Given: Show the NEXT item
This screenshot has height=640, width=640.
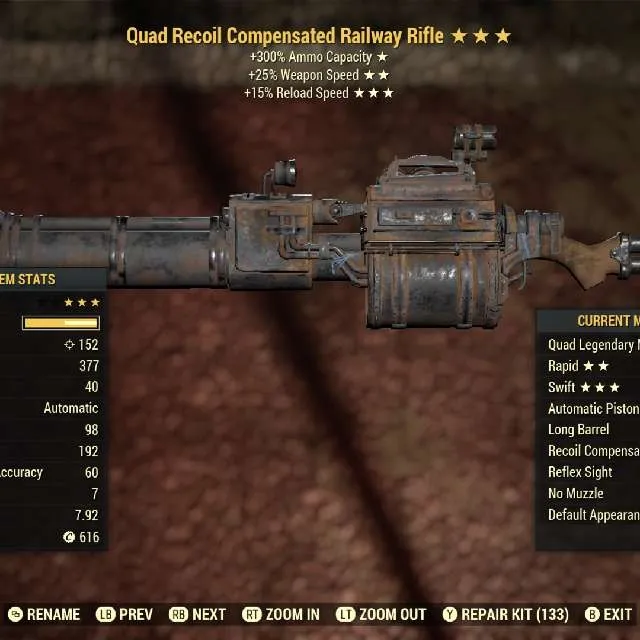Looking at the screenshot, I should pos(198,614).
